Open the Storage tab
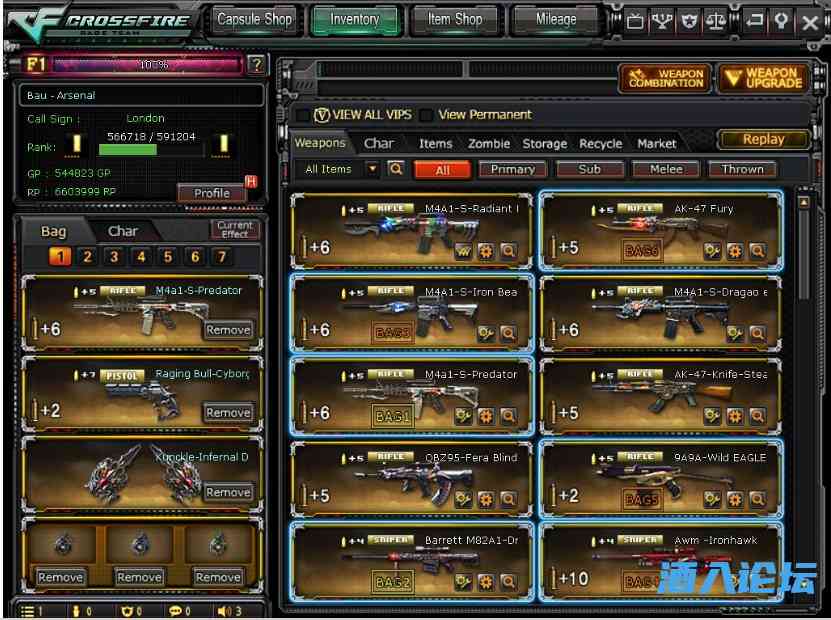The width and height of the screenshot is (831, 620). [544, 144]
